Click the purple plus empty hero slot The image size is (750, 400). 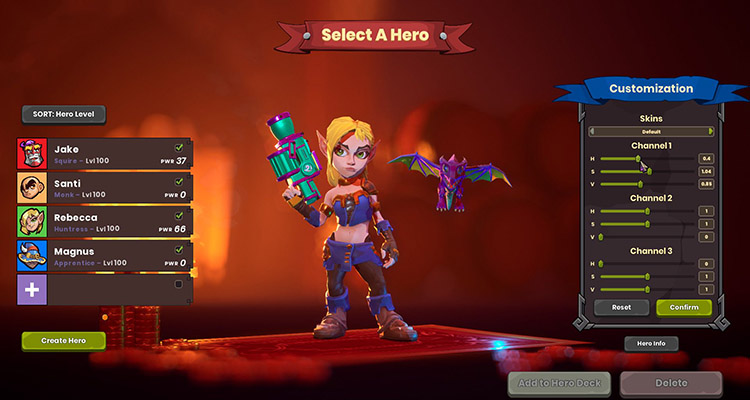tap(32, 290)
